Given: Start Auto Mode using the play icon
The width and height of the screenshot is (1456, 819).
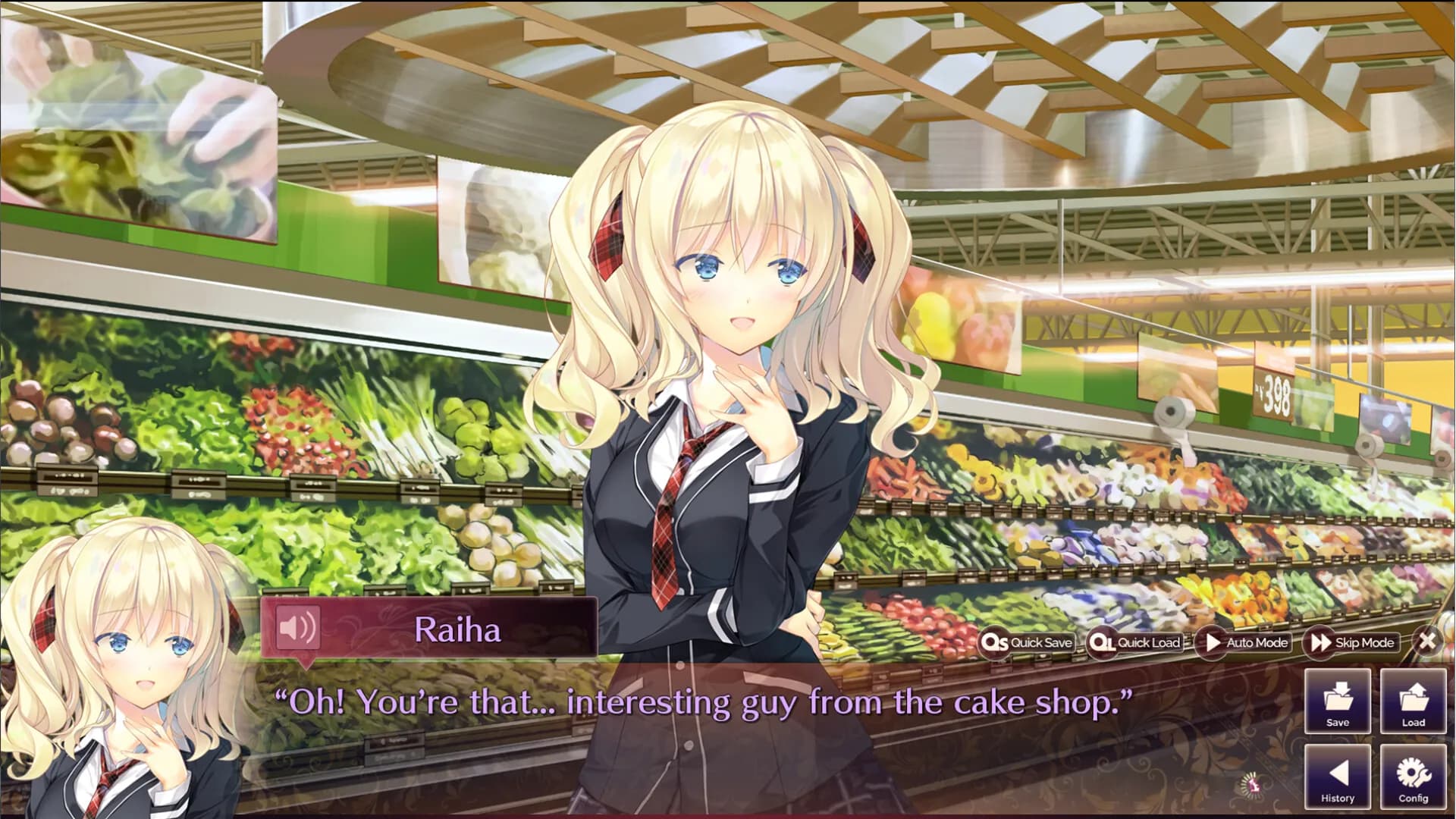Looking at the screenshot, I should click(1211, 642).
